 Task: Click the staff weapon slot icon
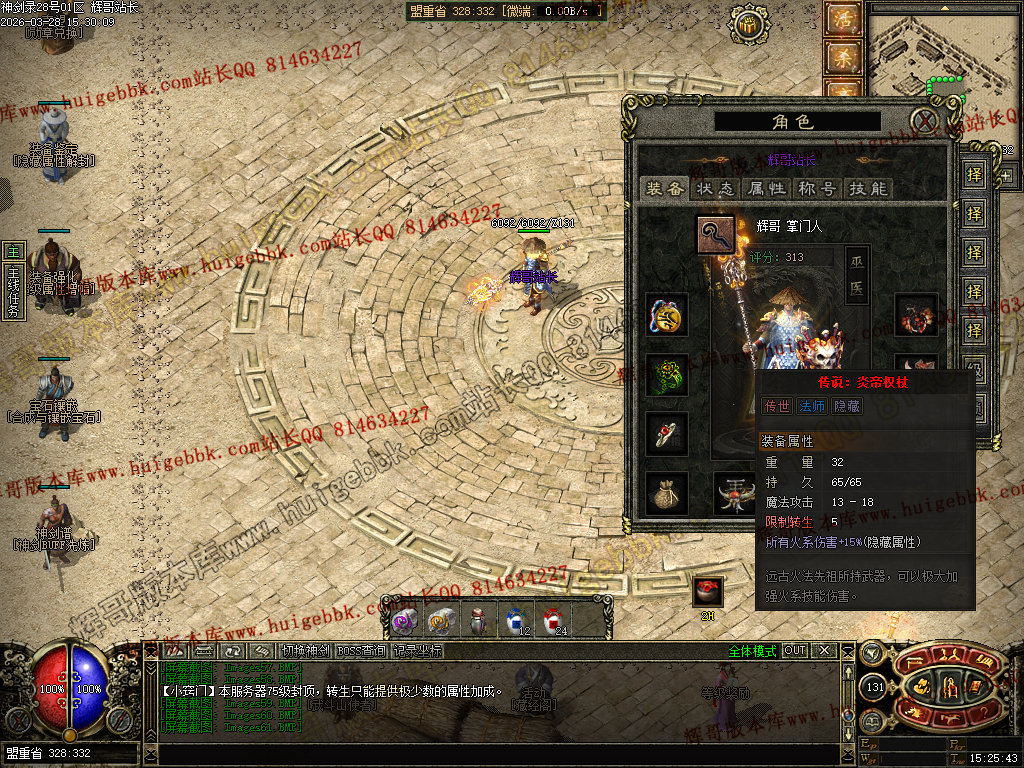[716, 235]
